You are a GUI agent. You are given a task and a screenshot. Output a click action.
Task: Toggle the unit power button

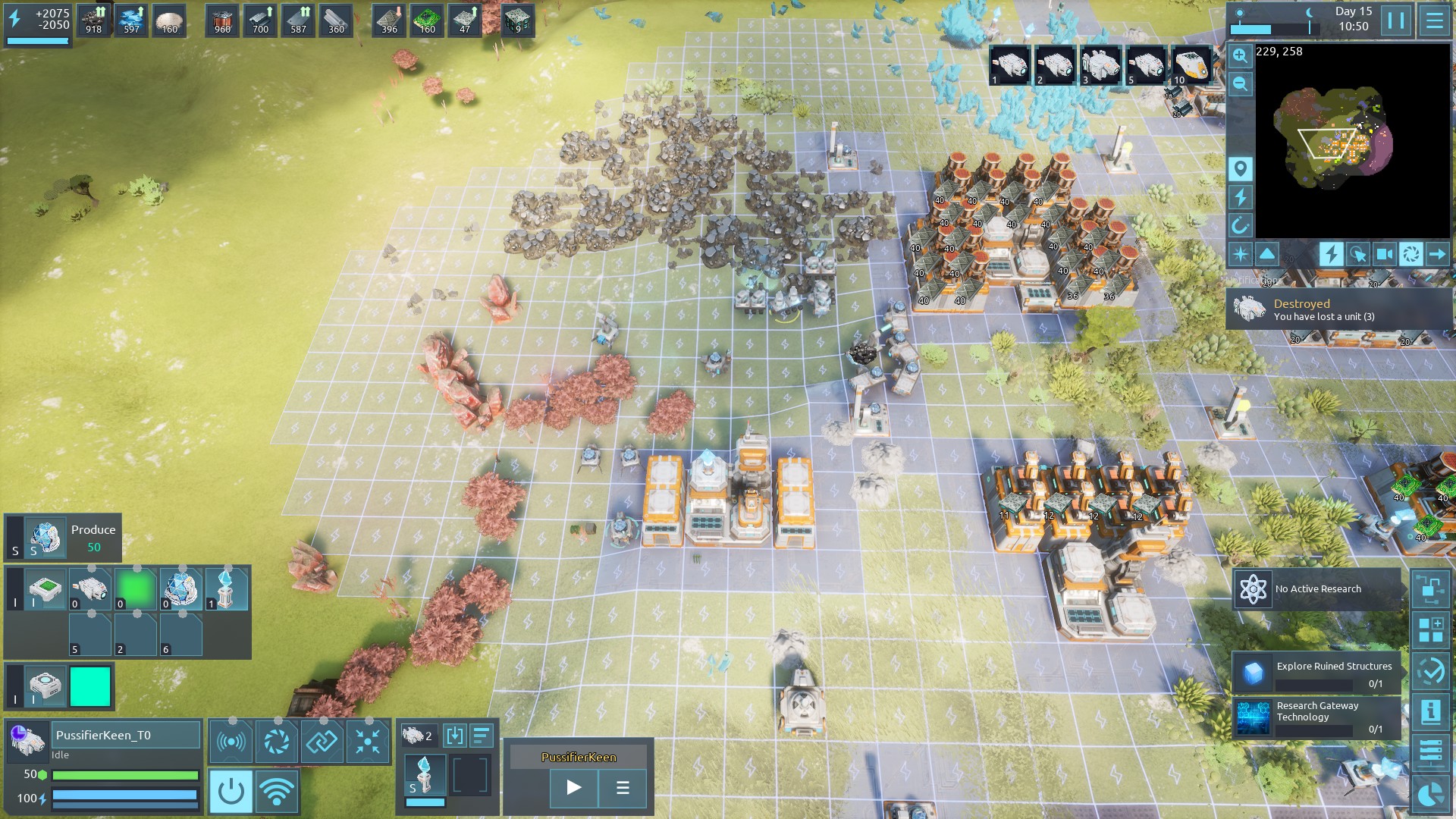tap(231, 791)
